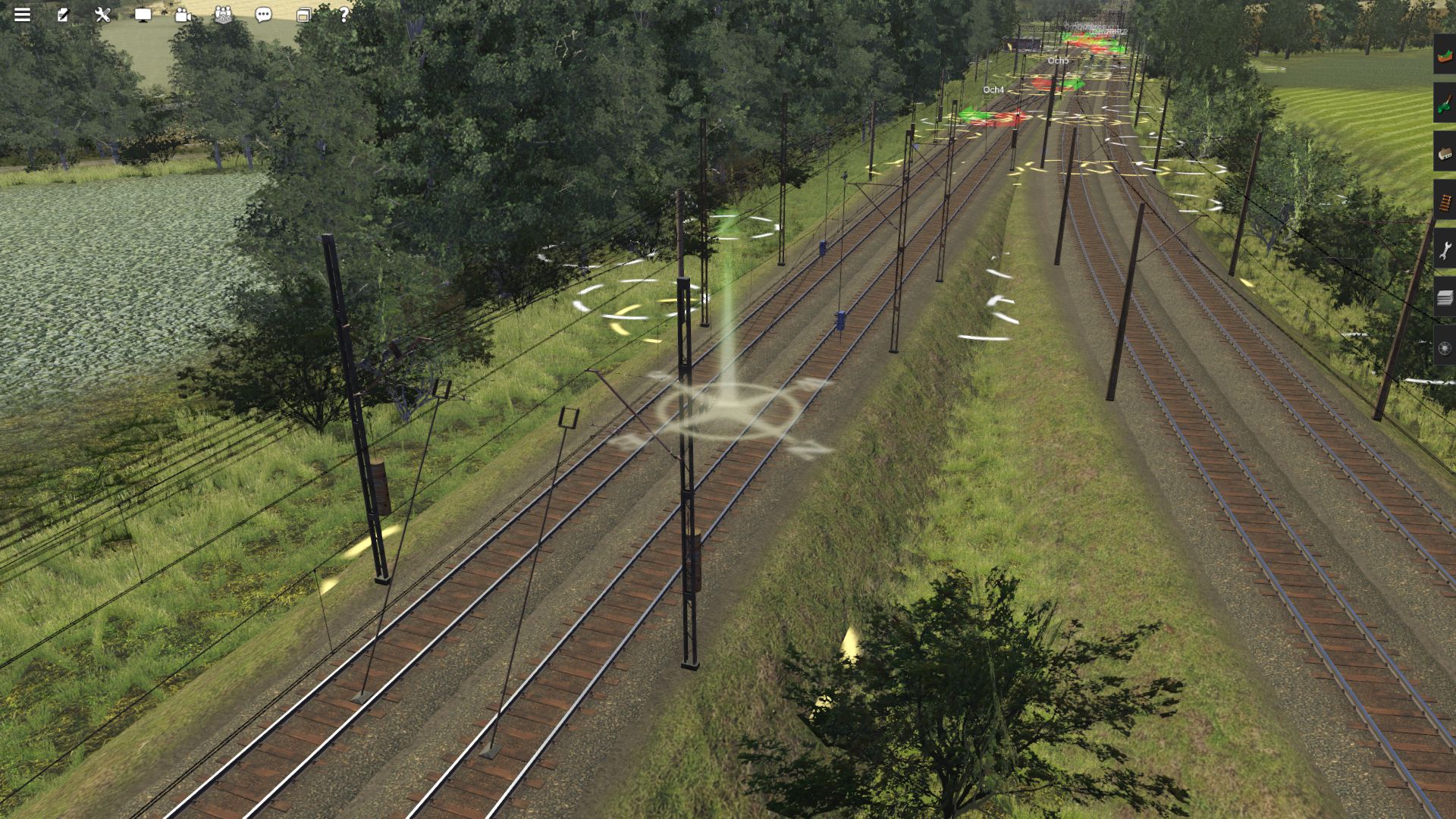Open the house objects tab

(x=1445, y=152)
